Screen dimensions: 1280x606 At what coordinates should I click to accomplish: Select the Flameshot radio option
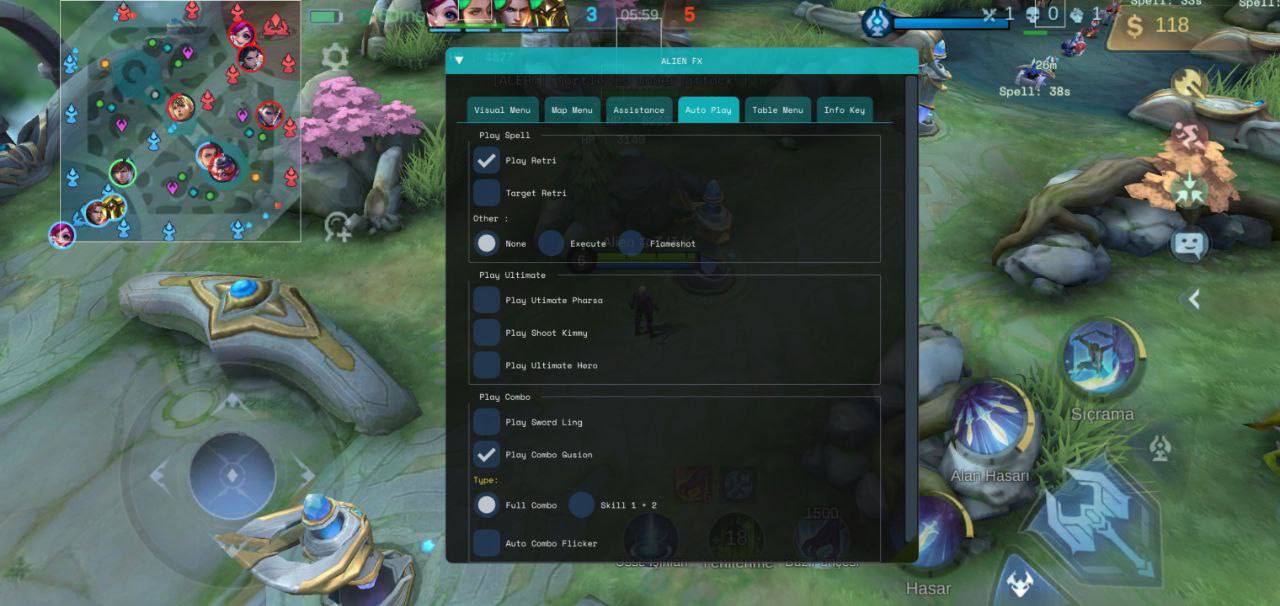click(632, 243)
